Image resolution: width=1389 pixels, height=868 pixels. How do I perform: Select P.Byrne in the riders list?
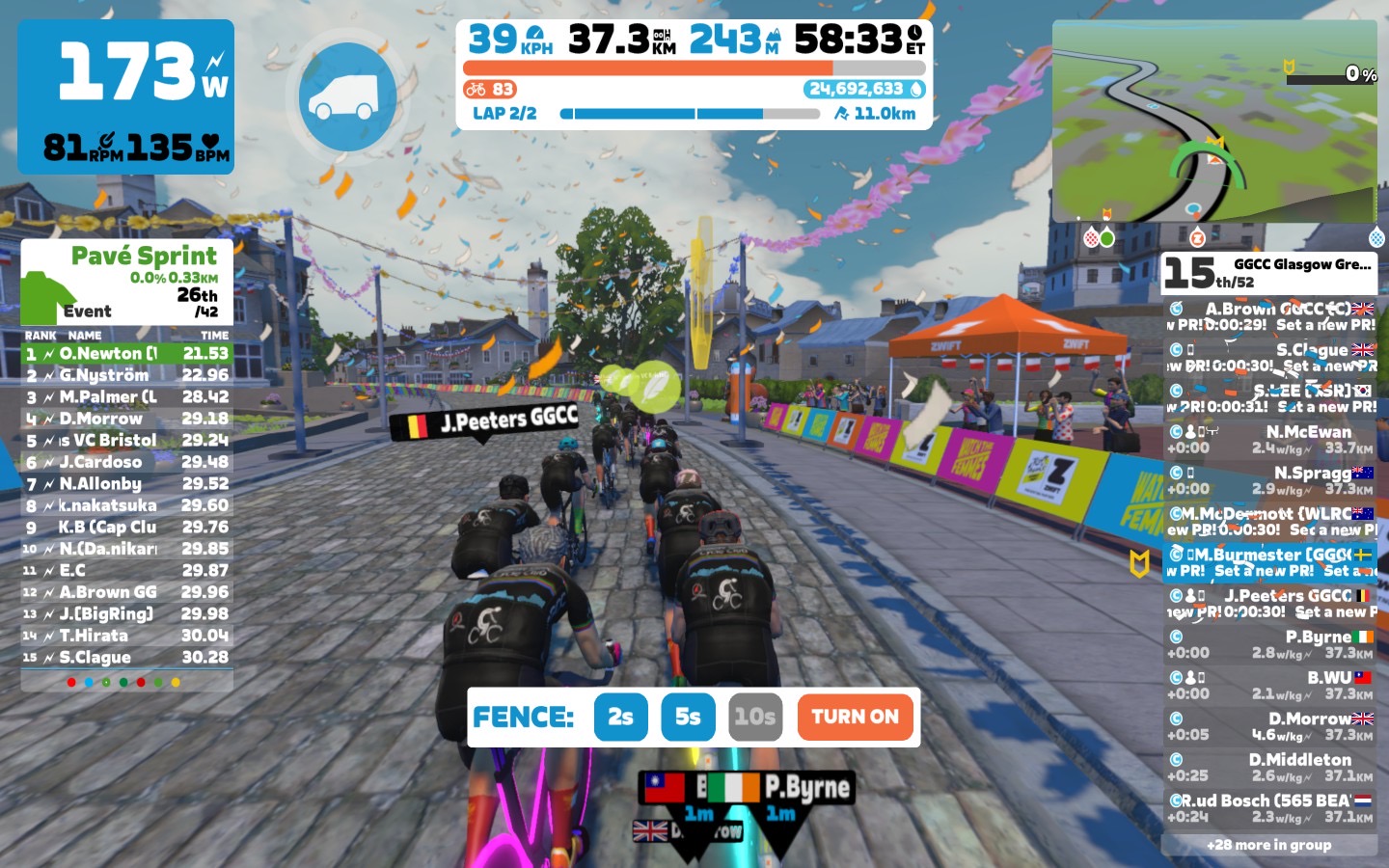(x=1269, y=644)
